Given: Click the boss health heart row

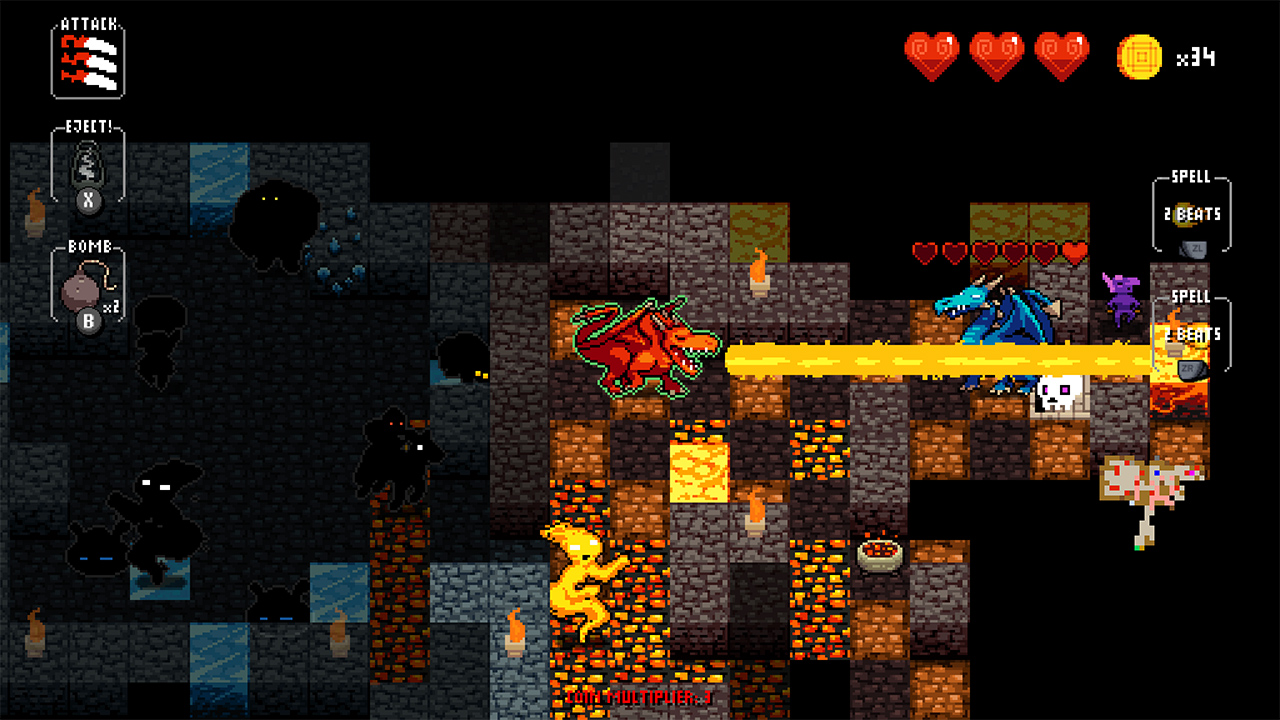Looking at the screenshot, I should tap(1000, 252).
